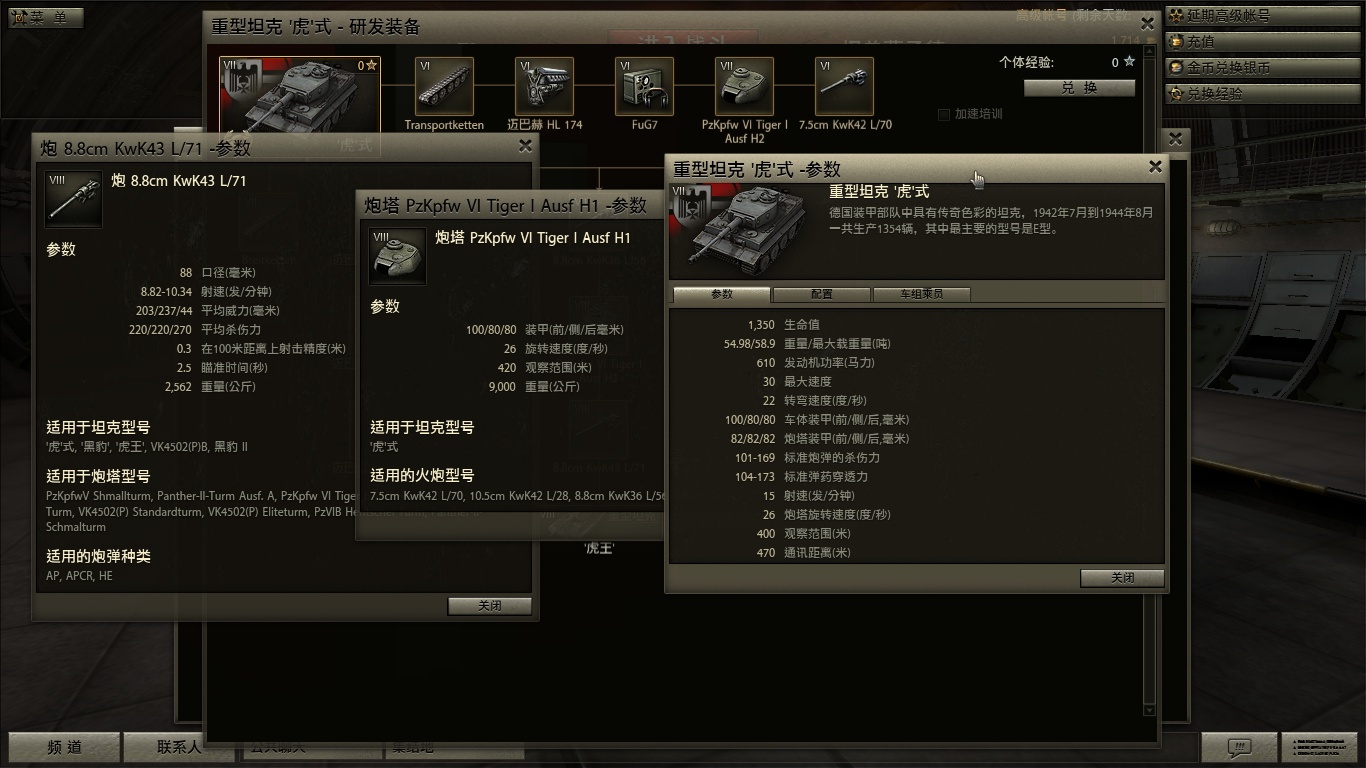Open the PzKpfw VI Tiger I Ausf H2 turret module

(743, 87)
